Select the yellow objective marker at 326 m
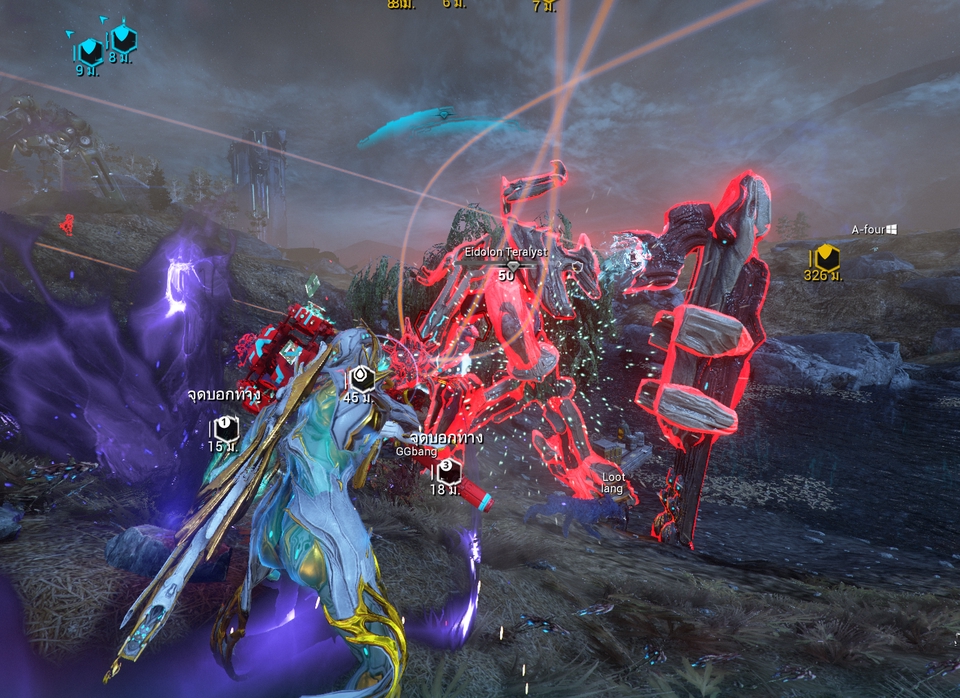 click(826, 257)
